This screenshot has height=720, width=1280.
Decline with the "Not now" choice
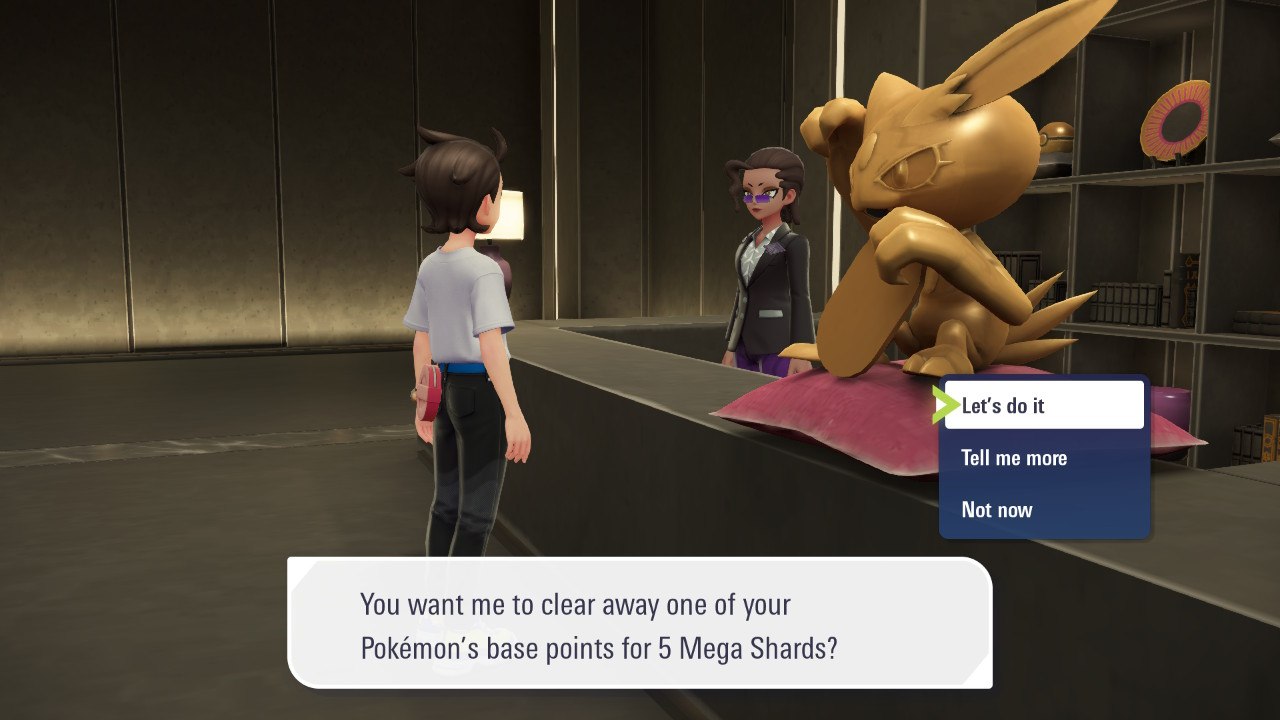(1043, 510)
